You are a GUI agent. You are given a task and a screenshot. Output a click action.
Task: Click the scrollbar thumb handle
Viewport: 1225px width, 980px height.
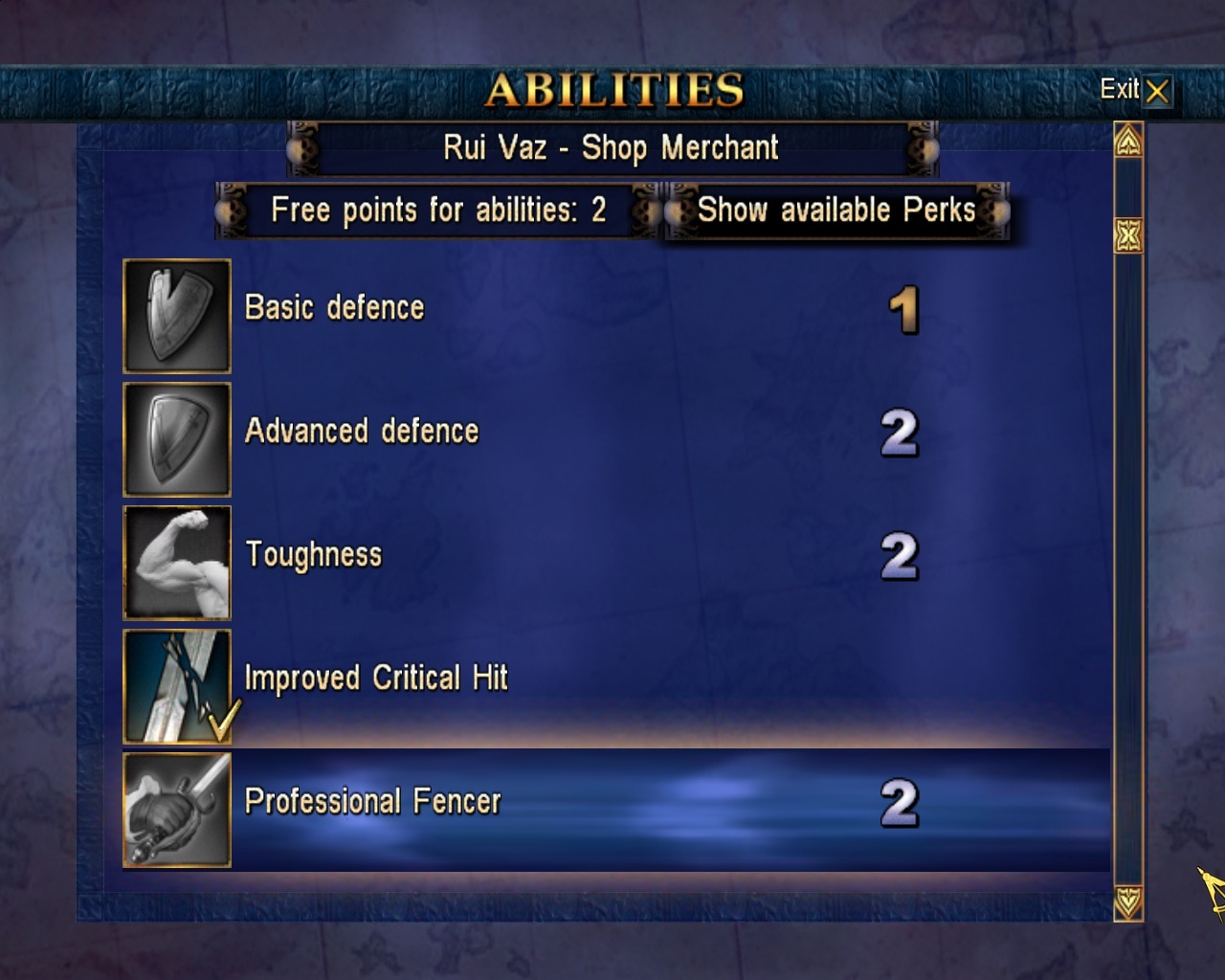1128,234
